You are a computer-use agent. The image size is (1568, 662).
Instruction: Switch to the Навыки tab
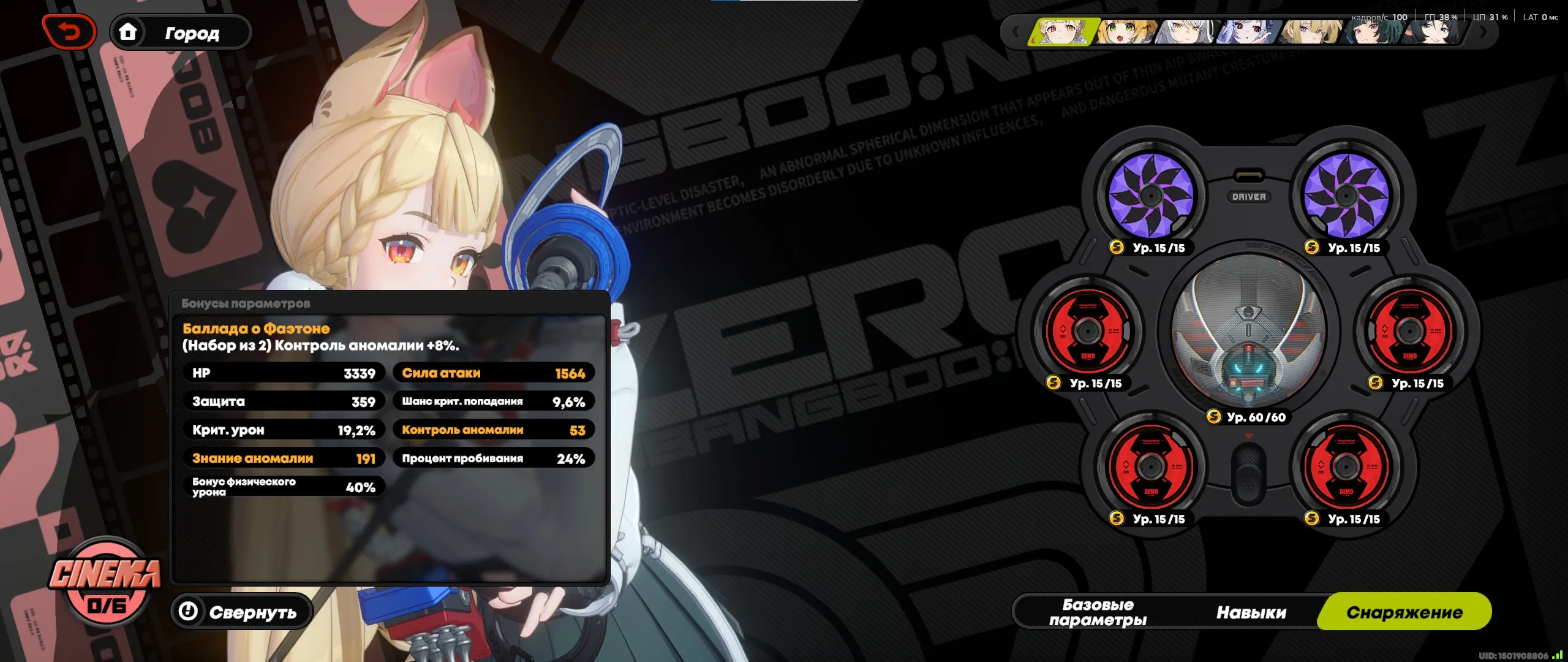click(x=1251, y=611)
